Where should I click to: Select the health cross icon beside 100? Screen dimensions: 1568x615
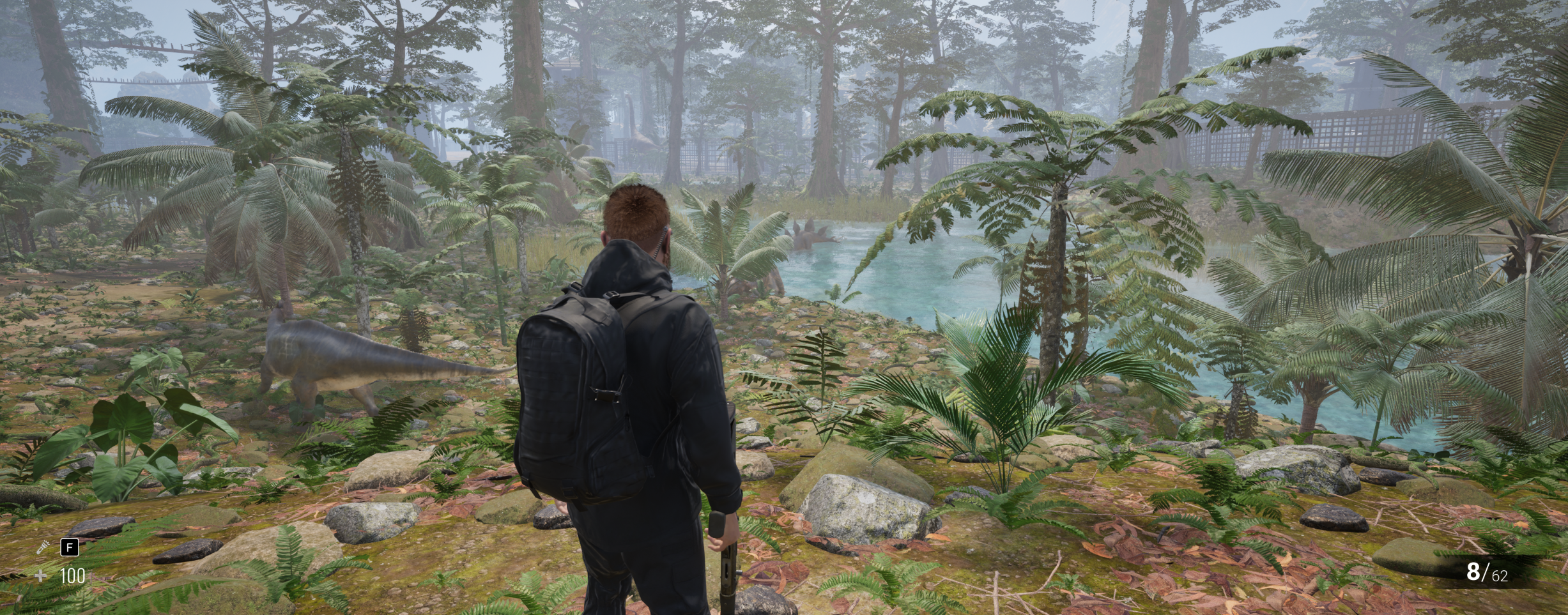(40, 577)
